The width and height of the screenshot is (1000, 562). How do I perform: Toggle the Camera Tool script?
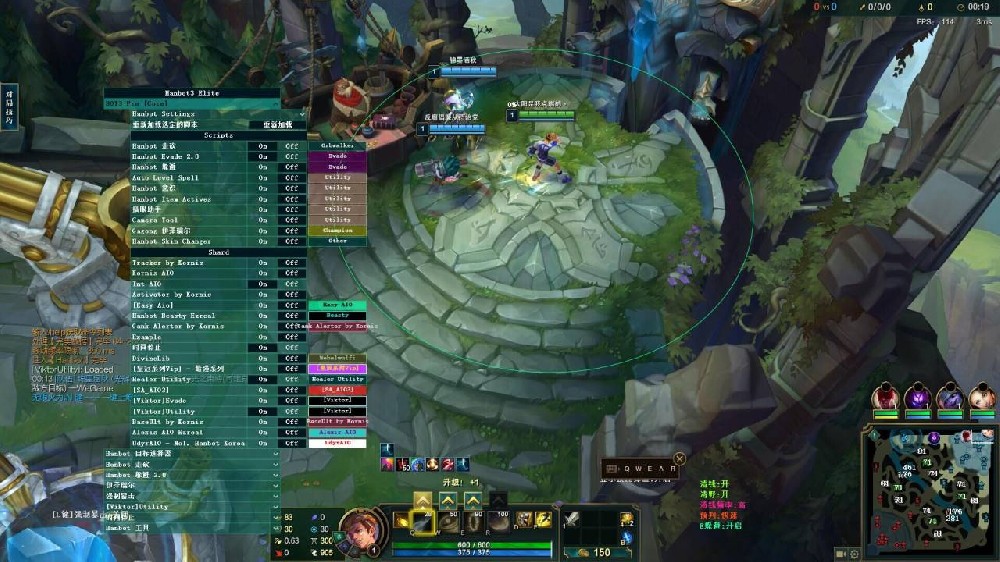pyautogui.click(x=263, y=219)
